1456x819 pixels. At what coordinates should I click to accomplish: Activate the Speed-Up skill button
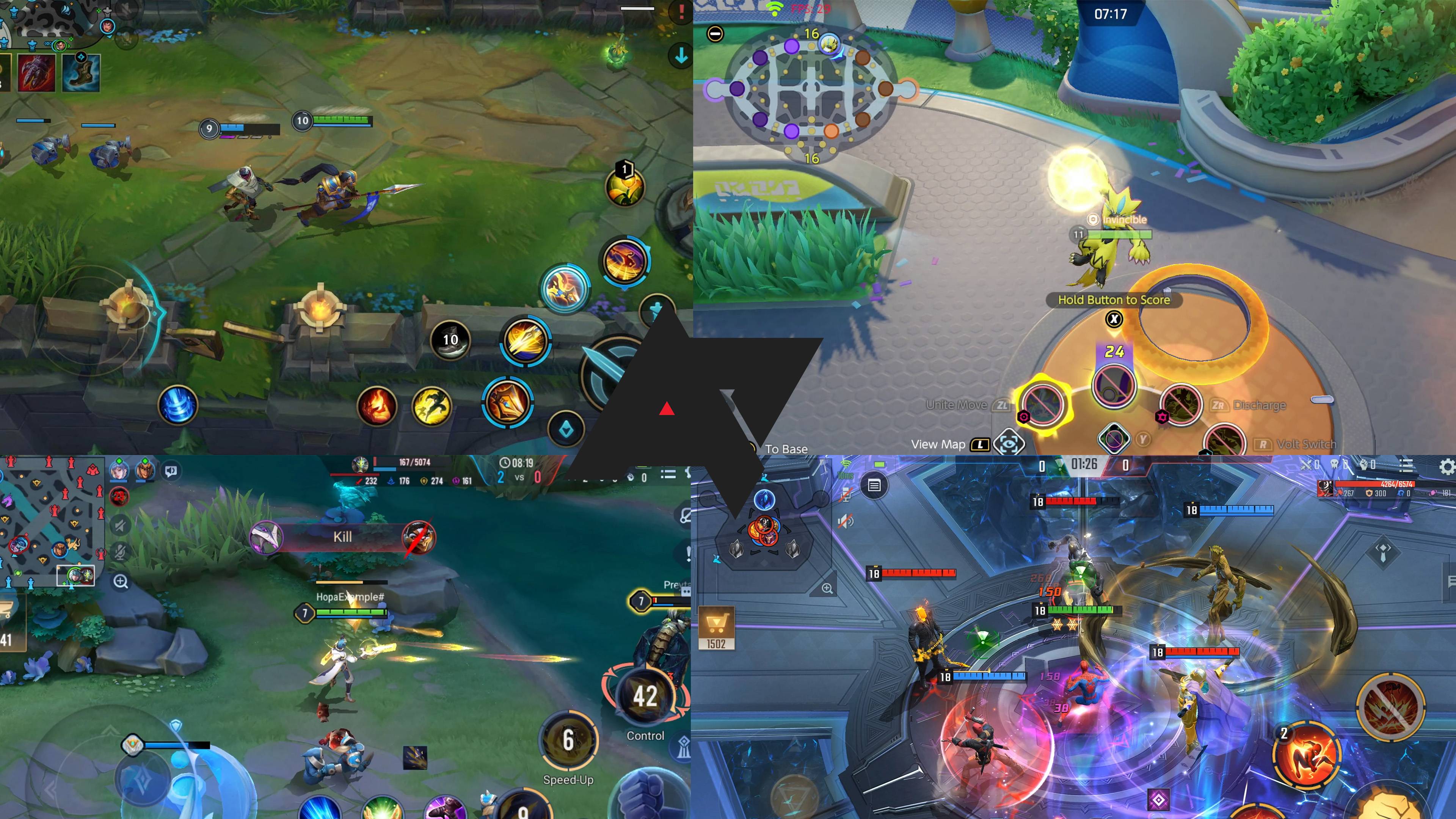click(569, 741)
